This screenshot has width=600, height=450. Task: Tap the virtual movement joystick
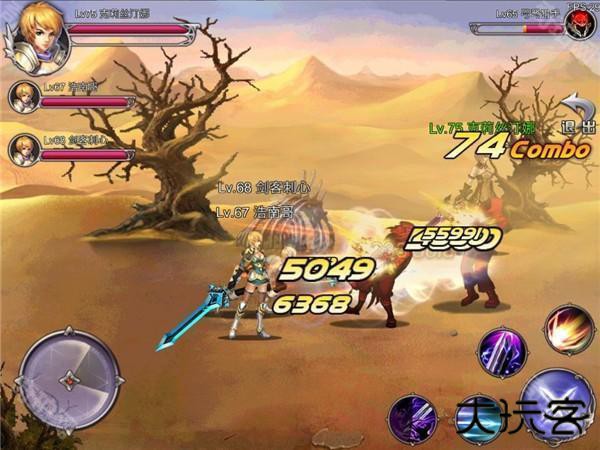coord(69,380)
